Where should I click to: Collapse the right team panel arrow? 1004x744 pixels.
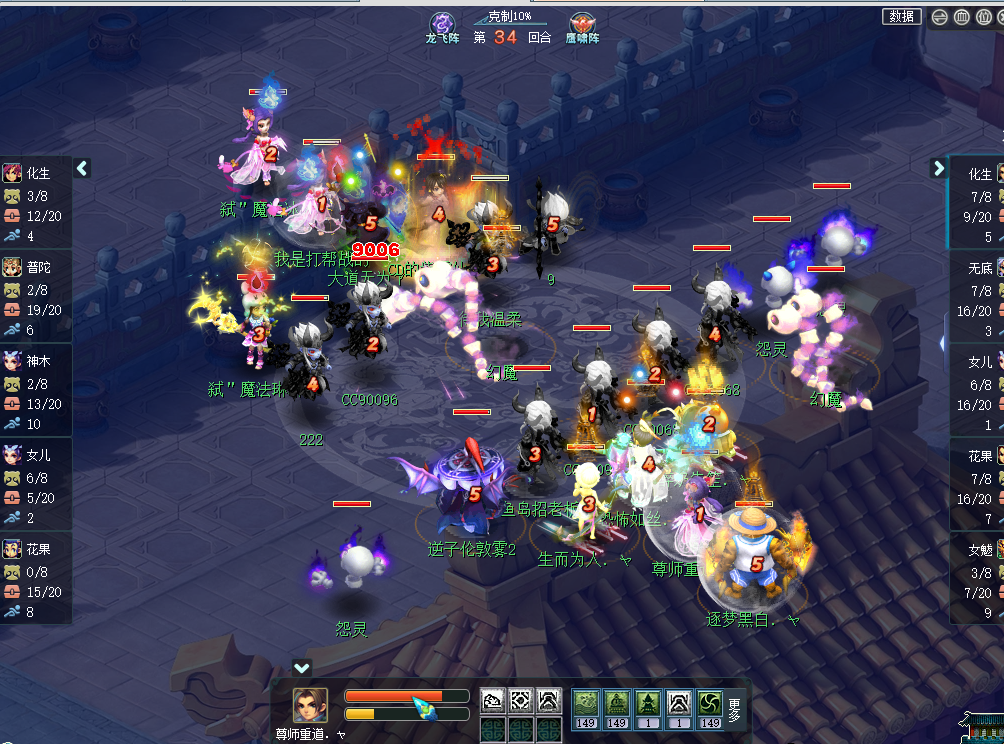click(938, 168)
